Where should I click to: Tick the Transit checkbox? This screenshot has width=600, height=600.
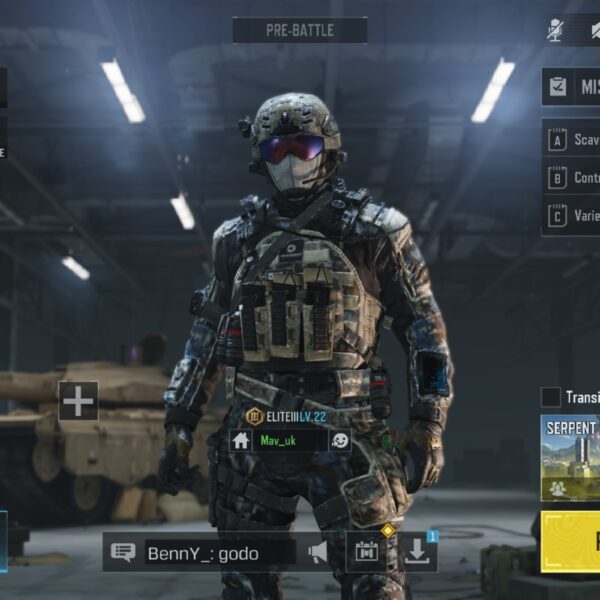(x=551, y=397)
